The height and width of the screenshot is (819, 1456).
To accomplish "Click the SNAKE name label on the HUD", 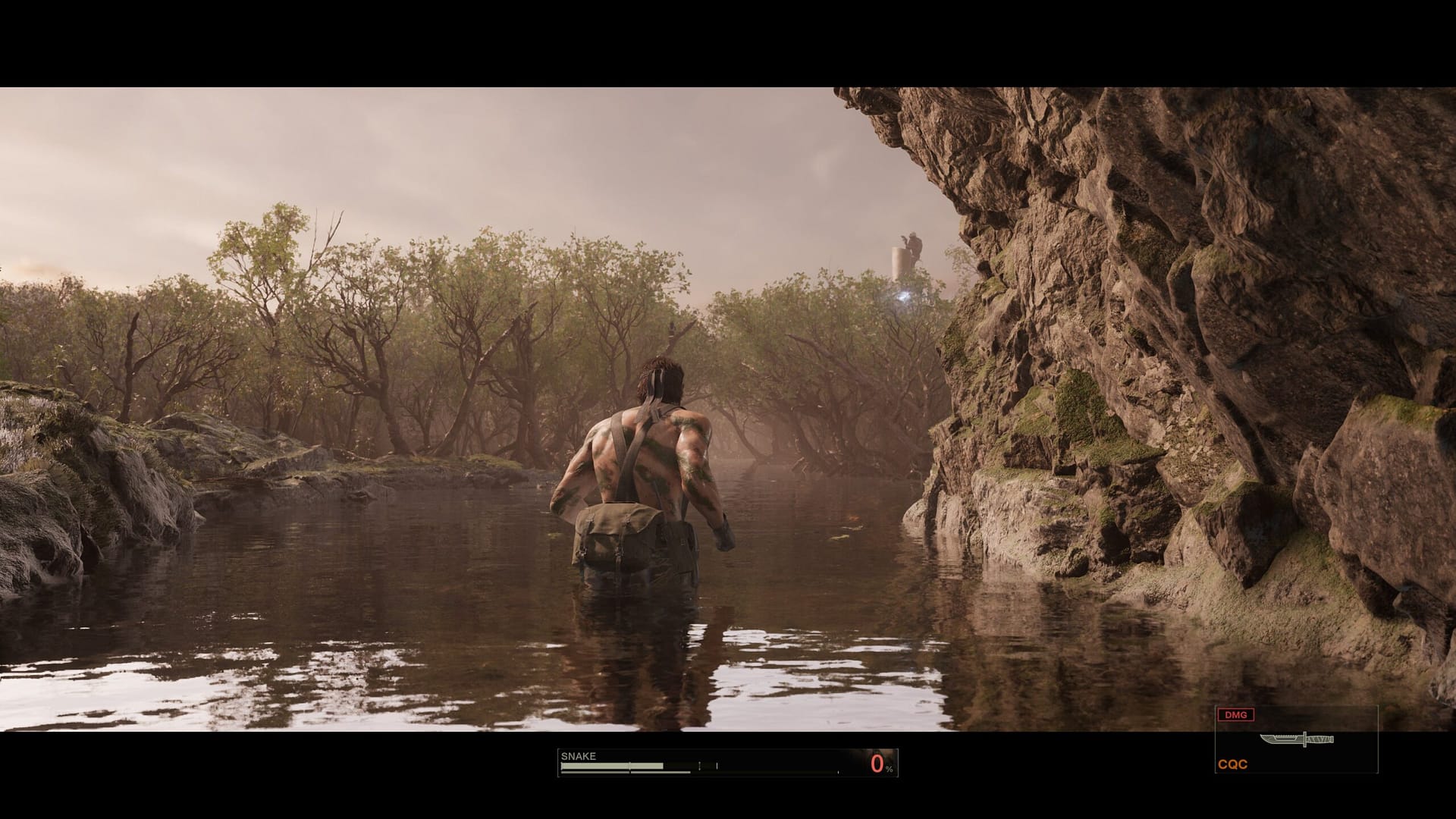I will [578, 755].
